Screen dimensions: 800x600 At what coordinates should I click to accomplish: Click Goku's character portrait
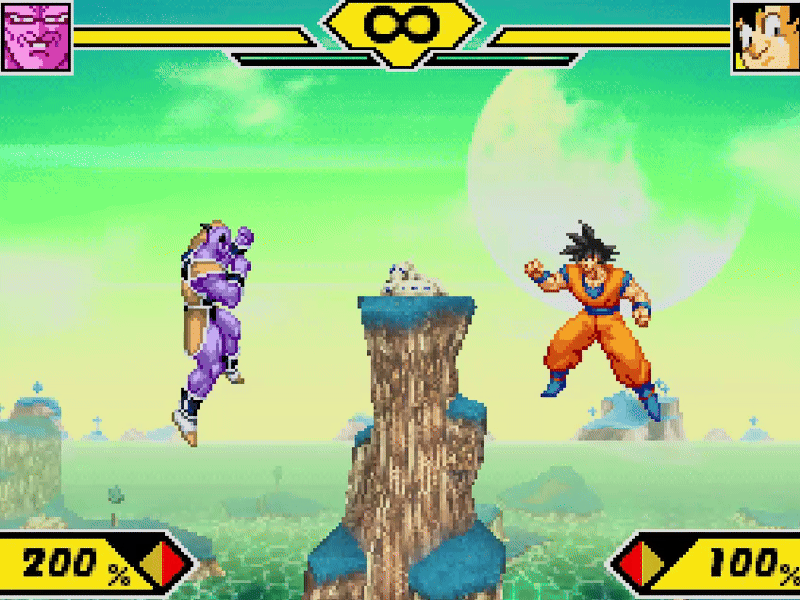tap(765, 36)
